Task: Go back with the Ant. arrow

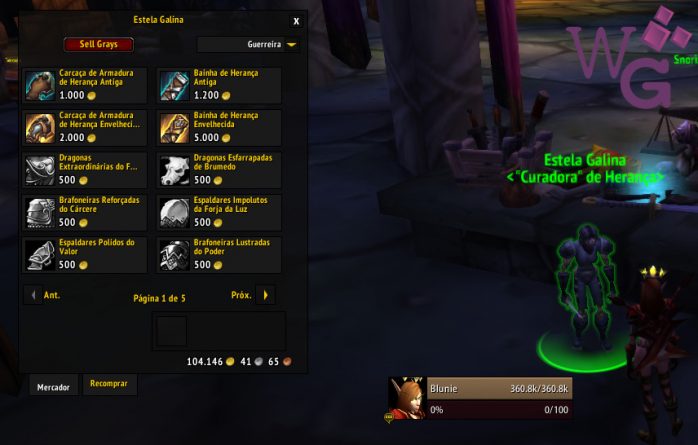Action: point(33,295)
